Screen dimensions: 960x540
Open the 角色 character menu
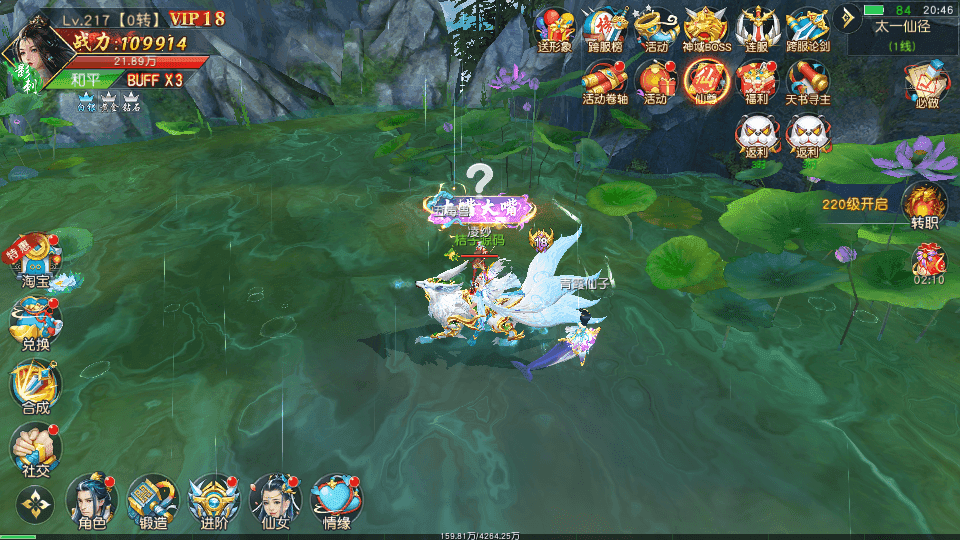tap(91, 499)
